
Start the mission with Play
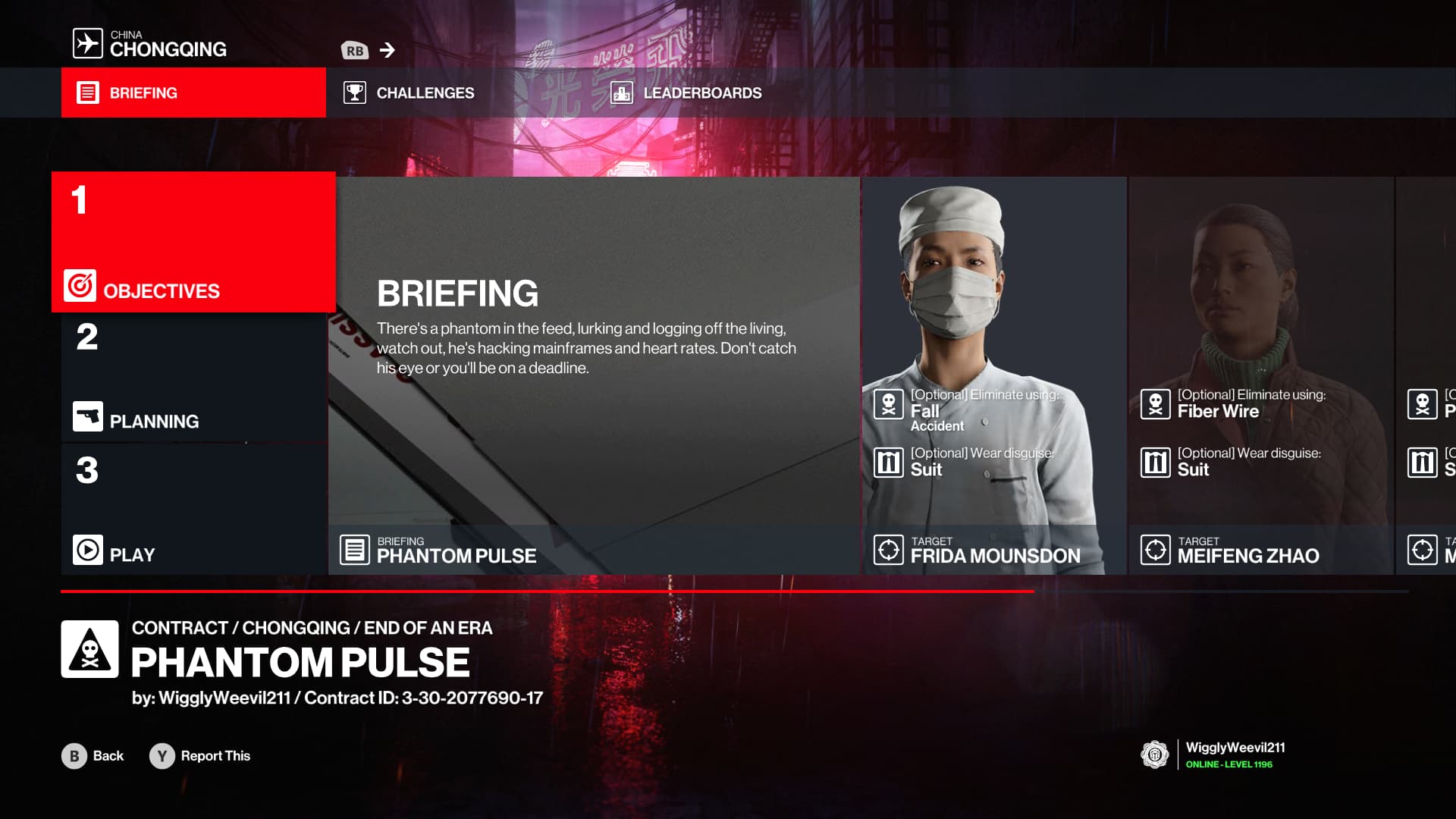(193, 510)
